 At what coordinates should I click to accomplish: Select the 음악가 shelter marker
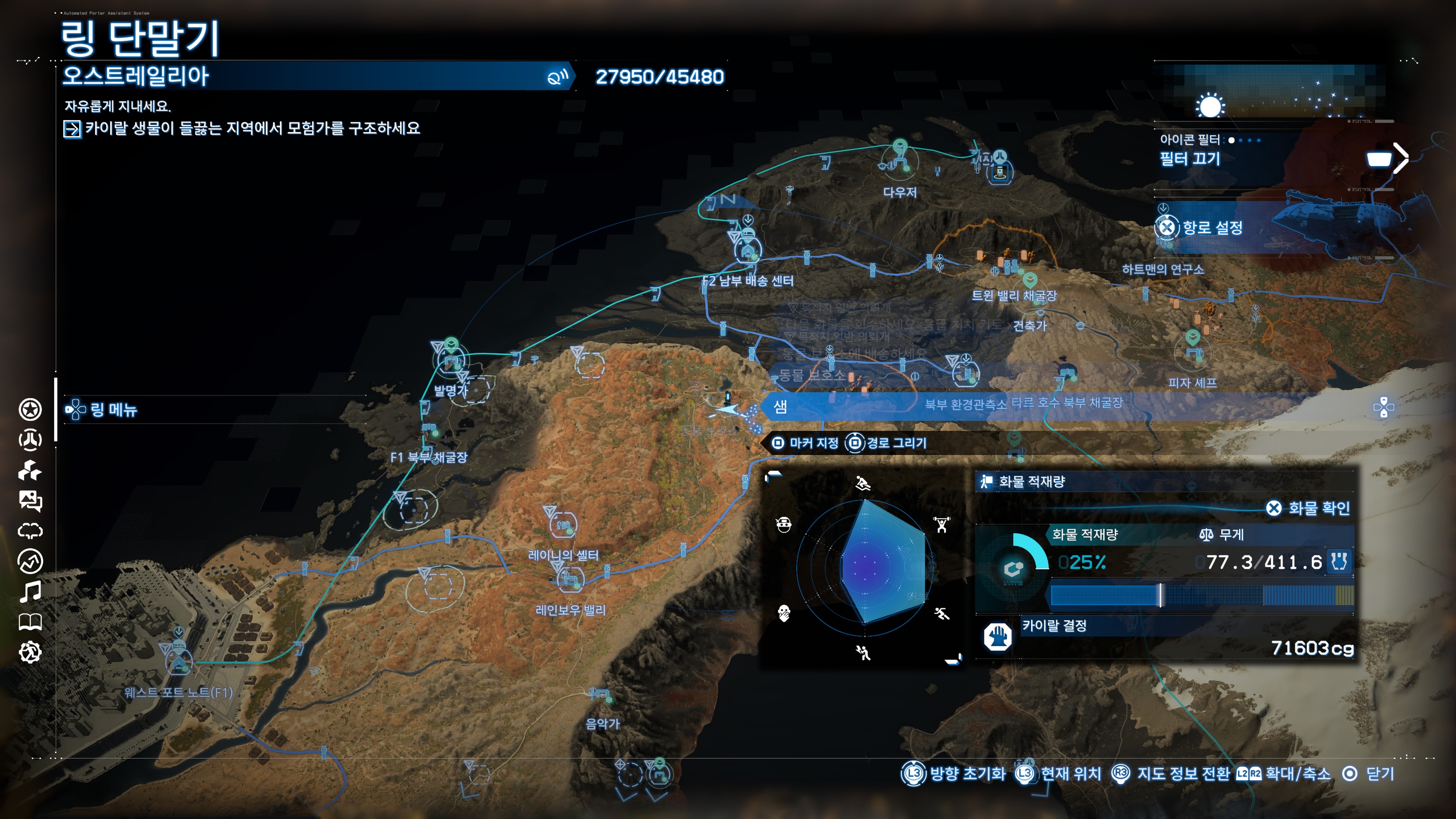coord(601,697)
